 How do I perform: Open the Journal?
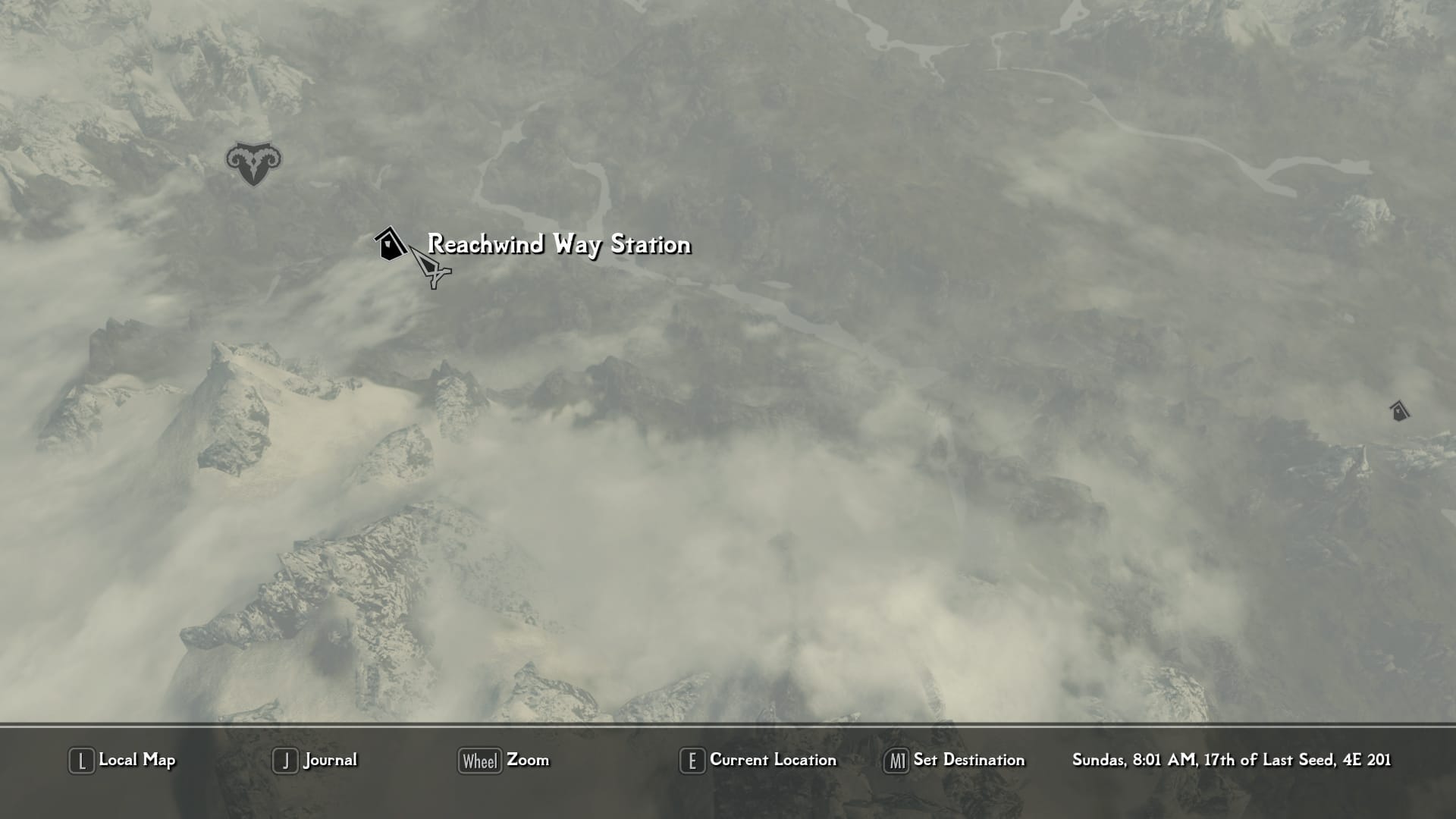[x=315, y=760]
